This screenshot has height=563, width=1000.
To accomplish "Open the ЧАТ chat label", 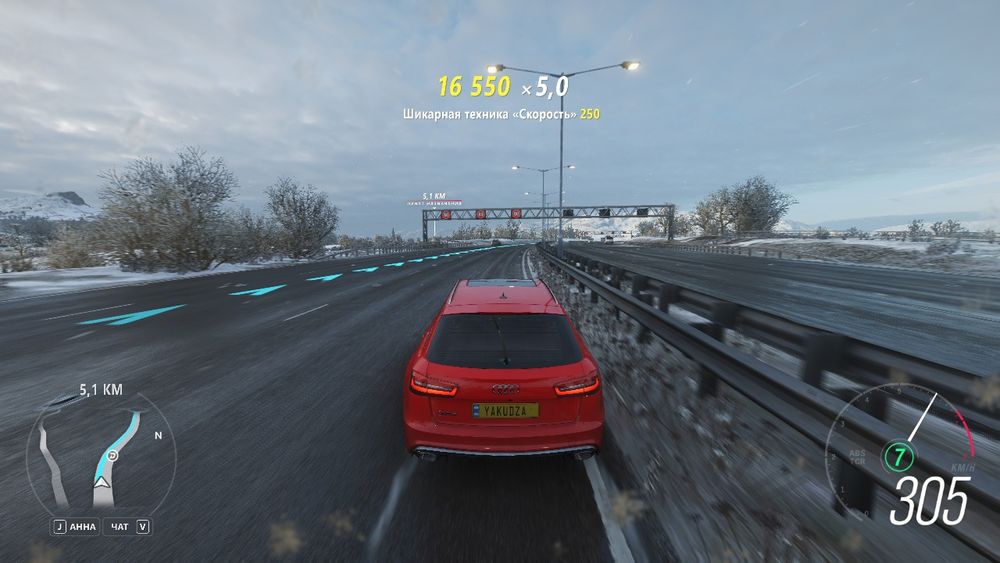I will (120, 527).
